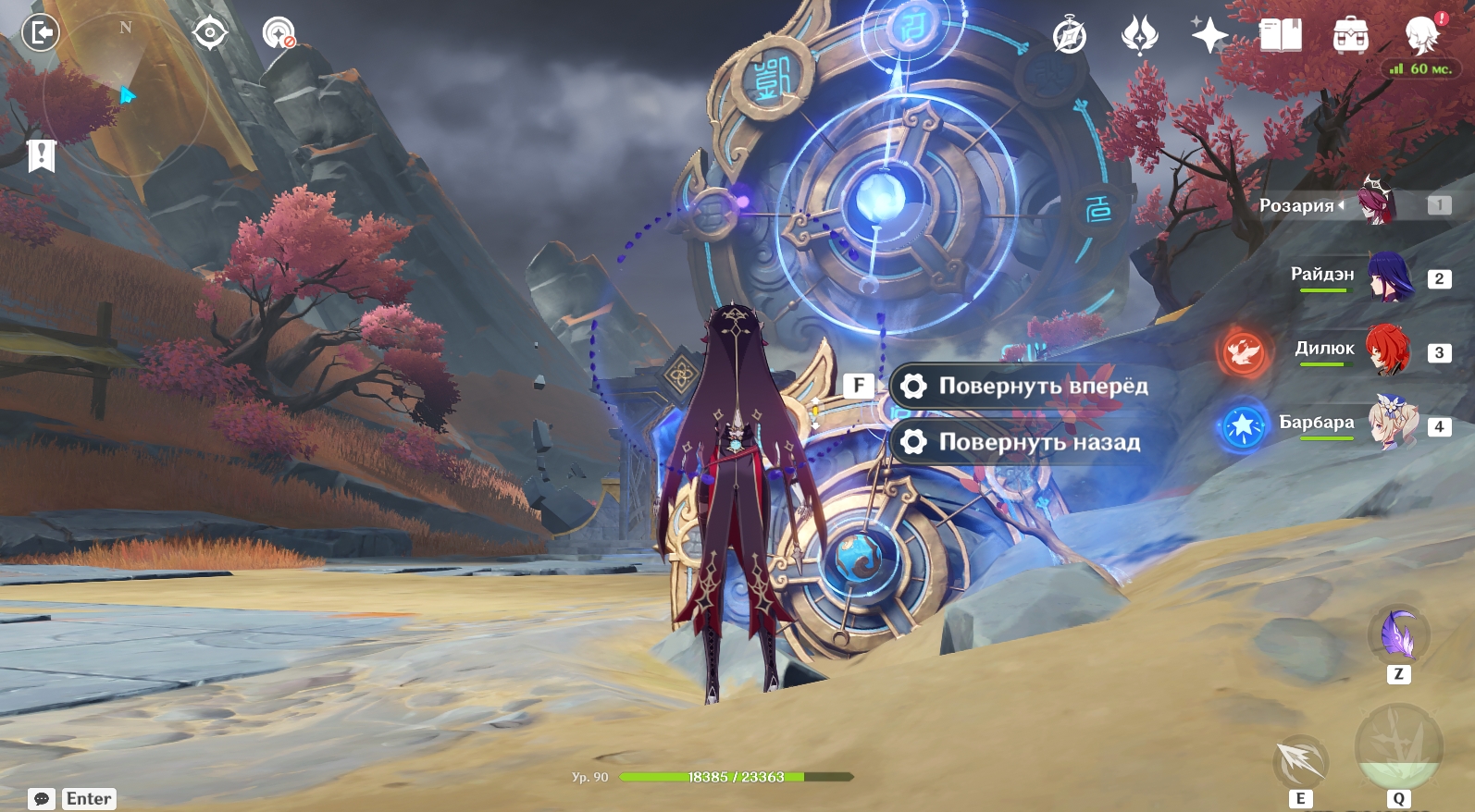The width and height of the screenshot is (1475, 812).
Task: Select active character Розария in party list
Action: (1377, 203)
